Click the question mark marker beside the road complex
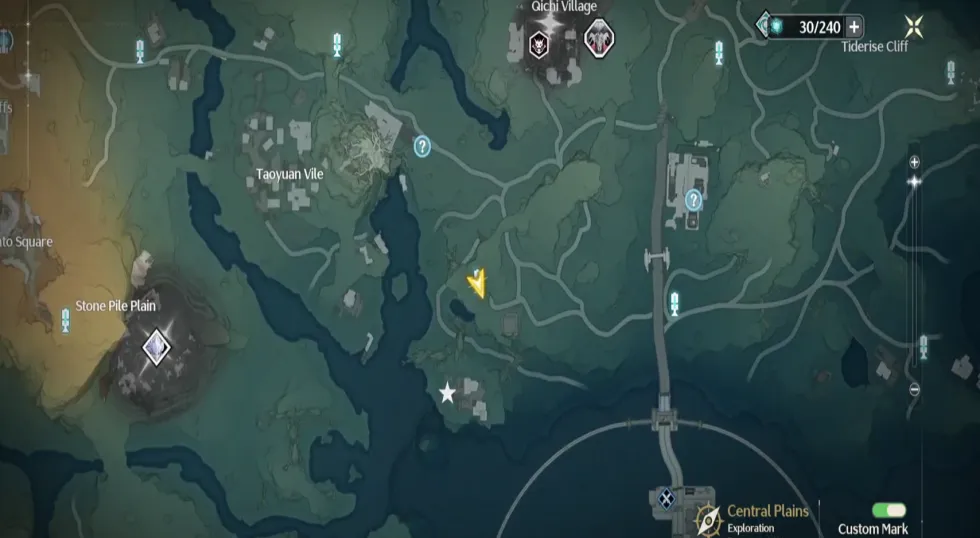 click(693, 200)
